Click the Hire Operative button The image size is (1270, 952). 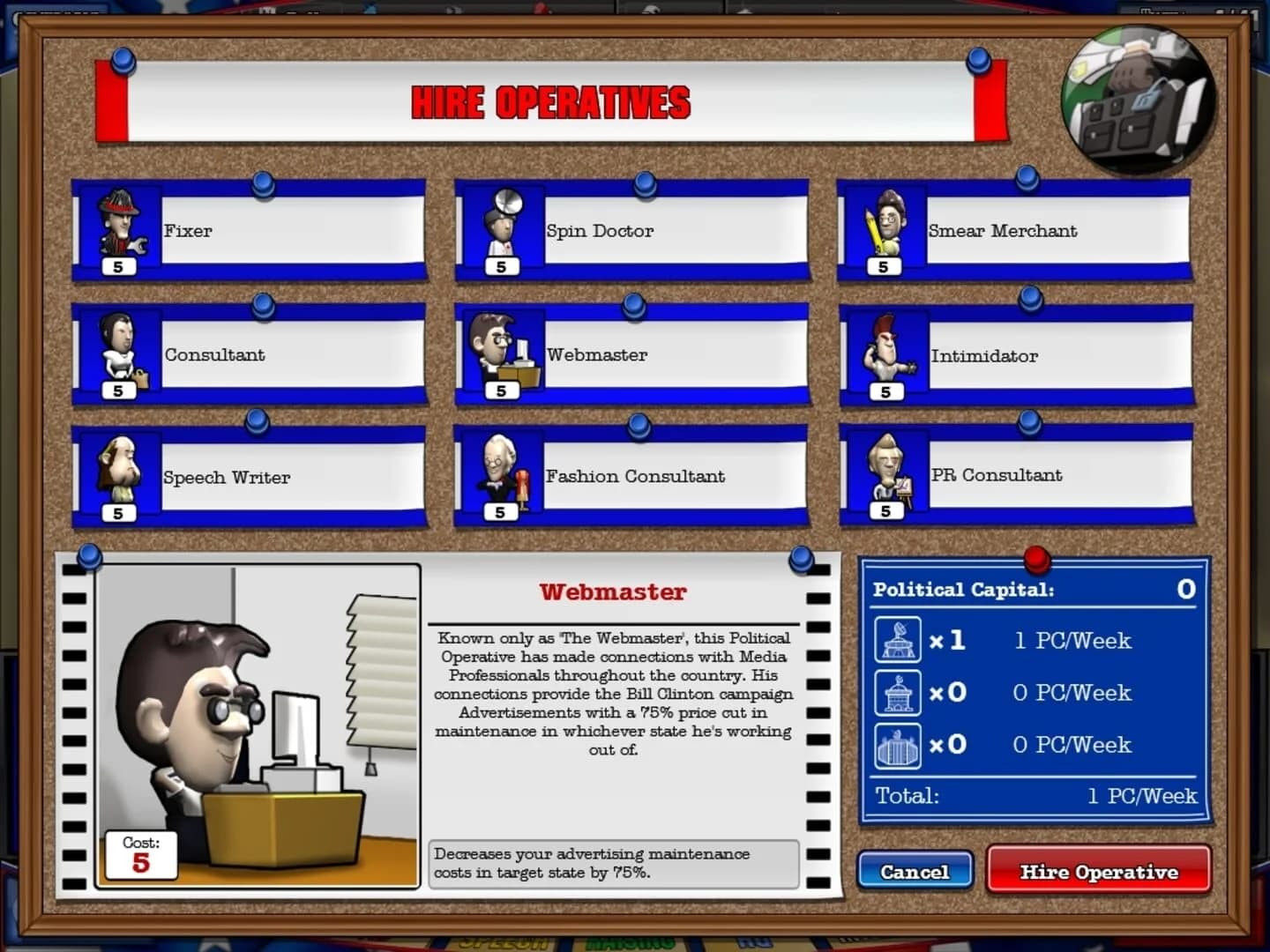pos(1099,872)
